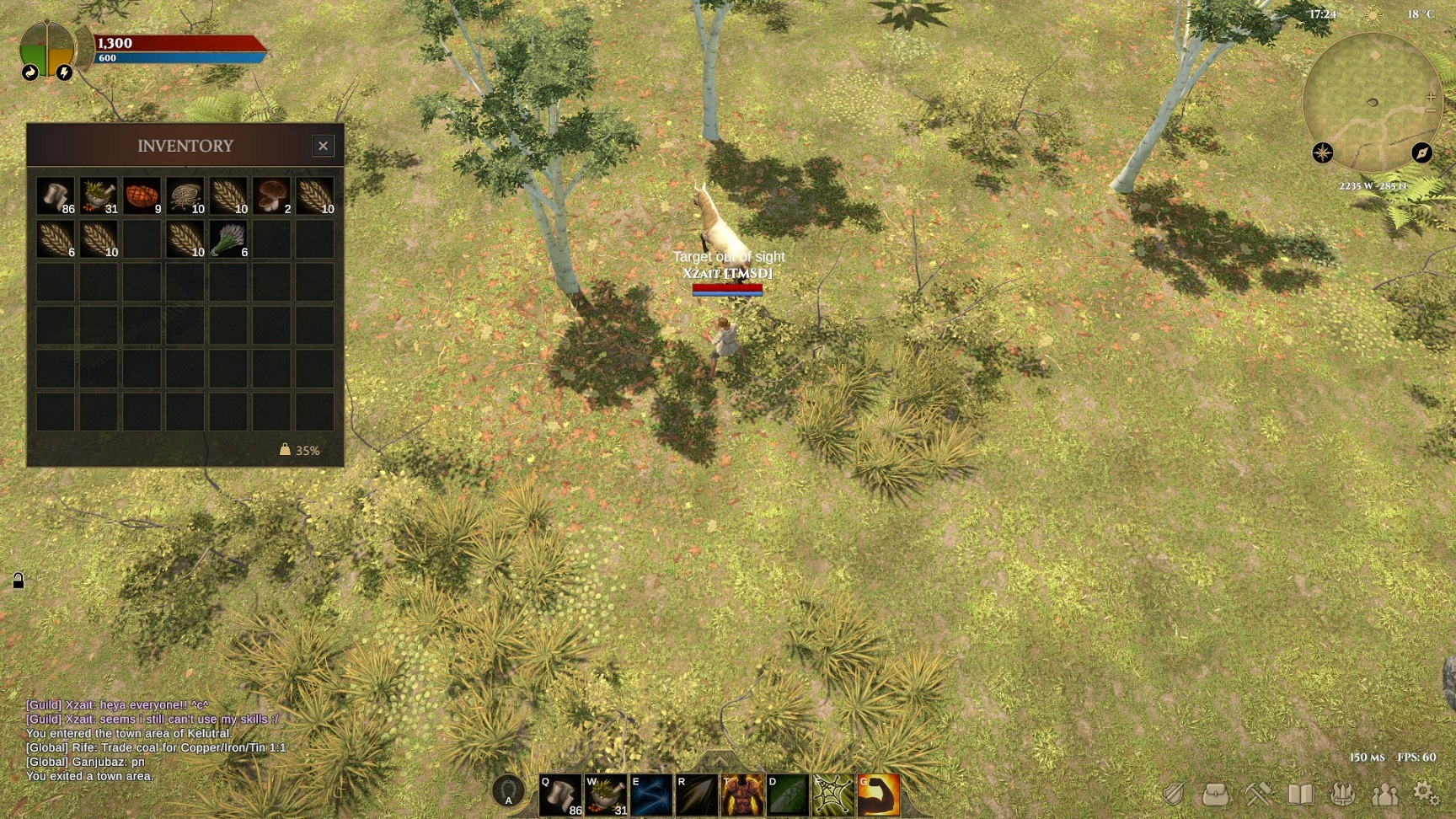Viewport: 1456px width, 819px height.
Task: Choose the brown mushroom inventory slot
Action: 271,196
